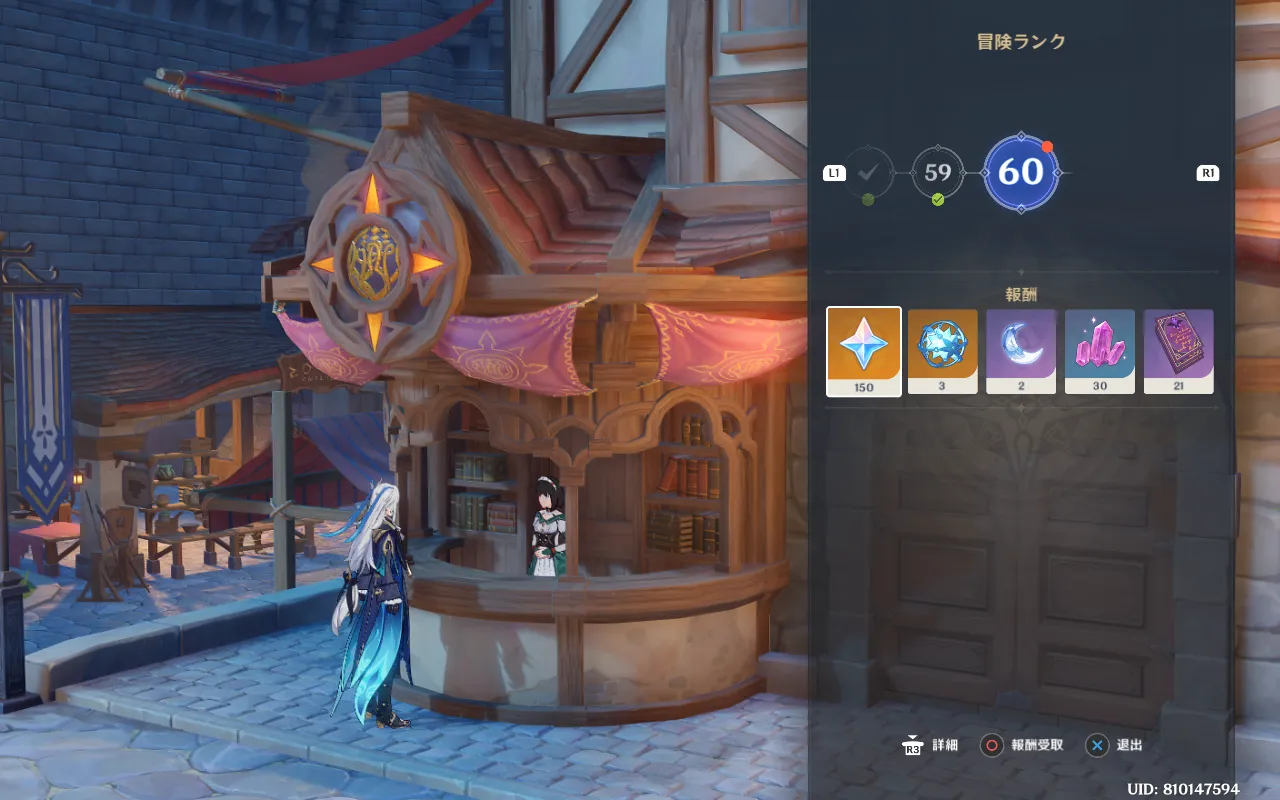Select the crescent moon reward slot
The height and width of the screenshot is (800, 1280).
[1021, 351]
